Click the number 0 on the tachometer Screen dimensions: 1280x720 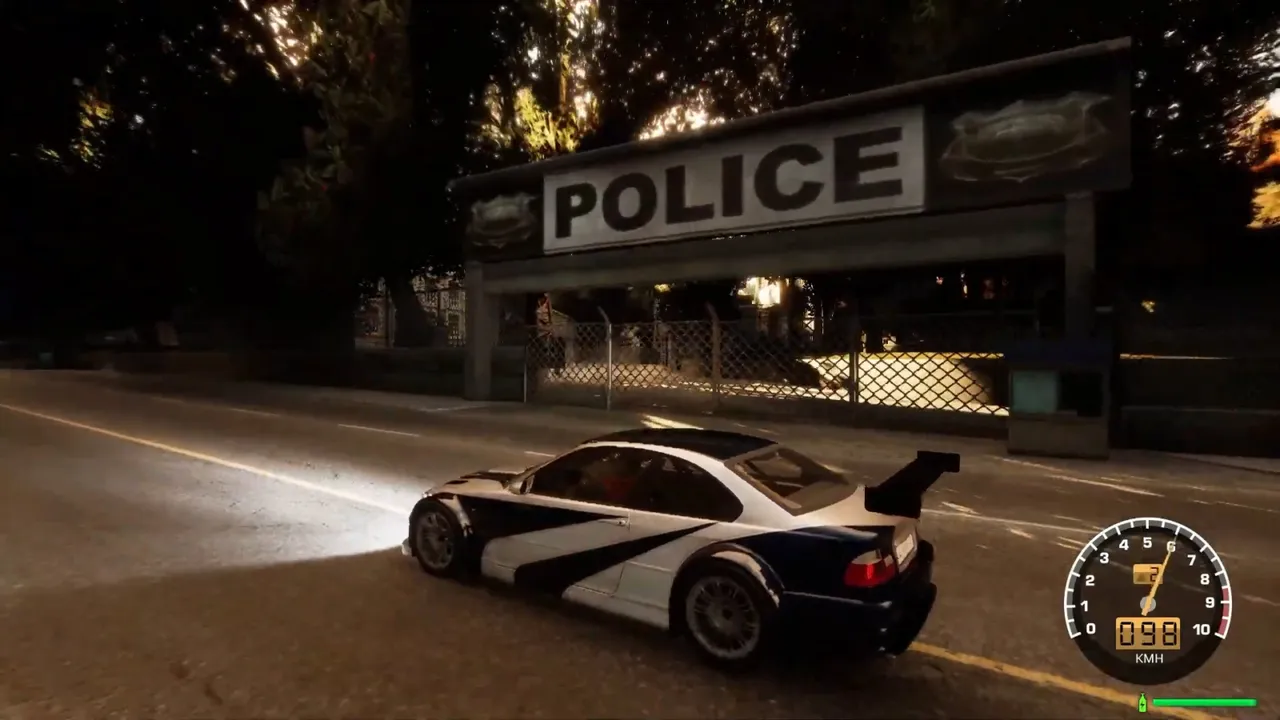click(x=1092, y=628)
